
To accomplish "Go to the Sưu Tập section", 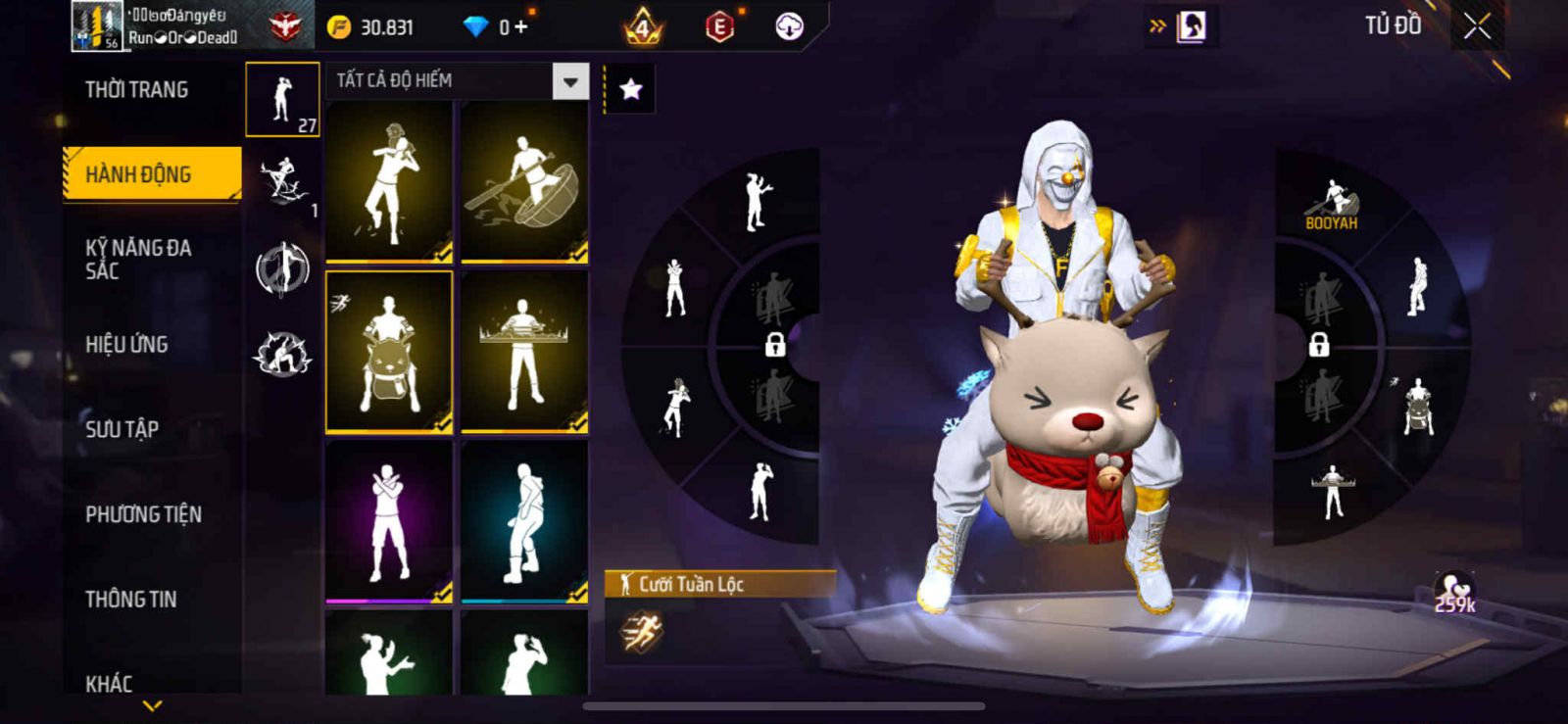I will pyautogui.click(x=122, y=429).
